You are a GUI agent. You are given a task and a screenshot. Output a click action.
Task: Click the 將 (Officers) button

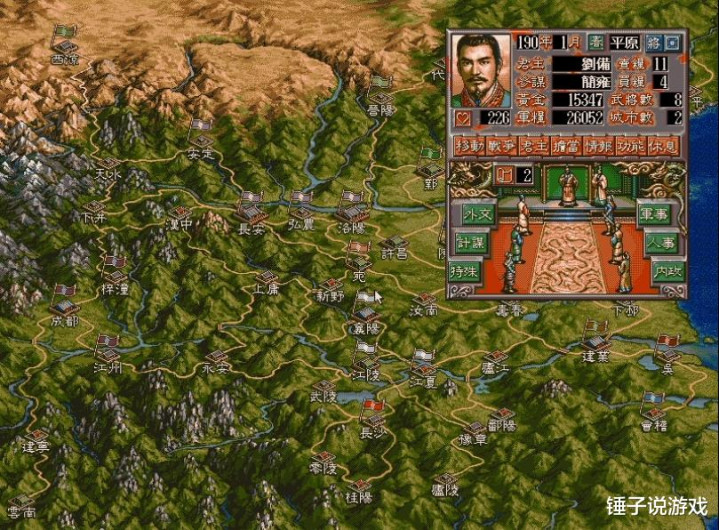653,43
